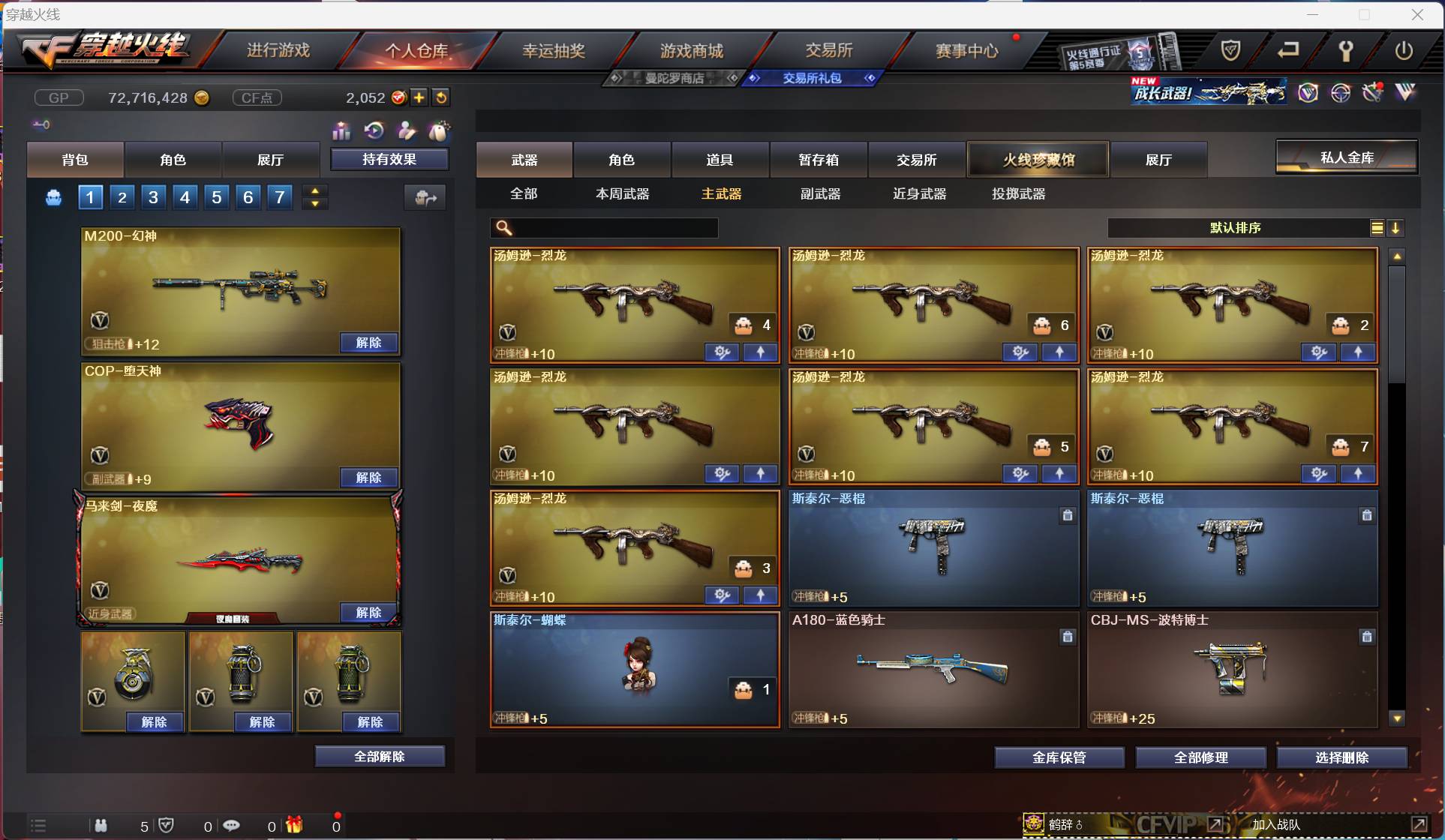The image size is (1445, 840).
Task: Click the character profile icon near backpack tools
Action: pyautogui.click(x=406, y=131)
